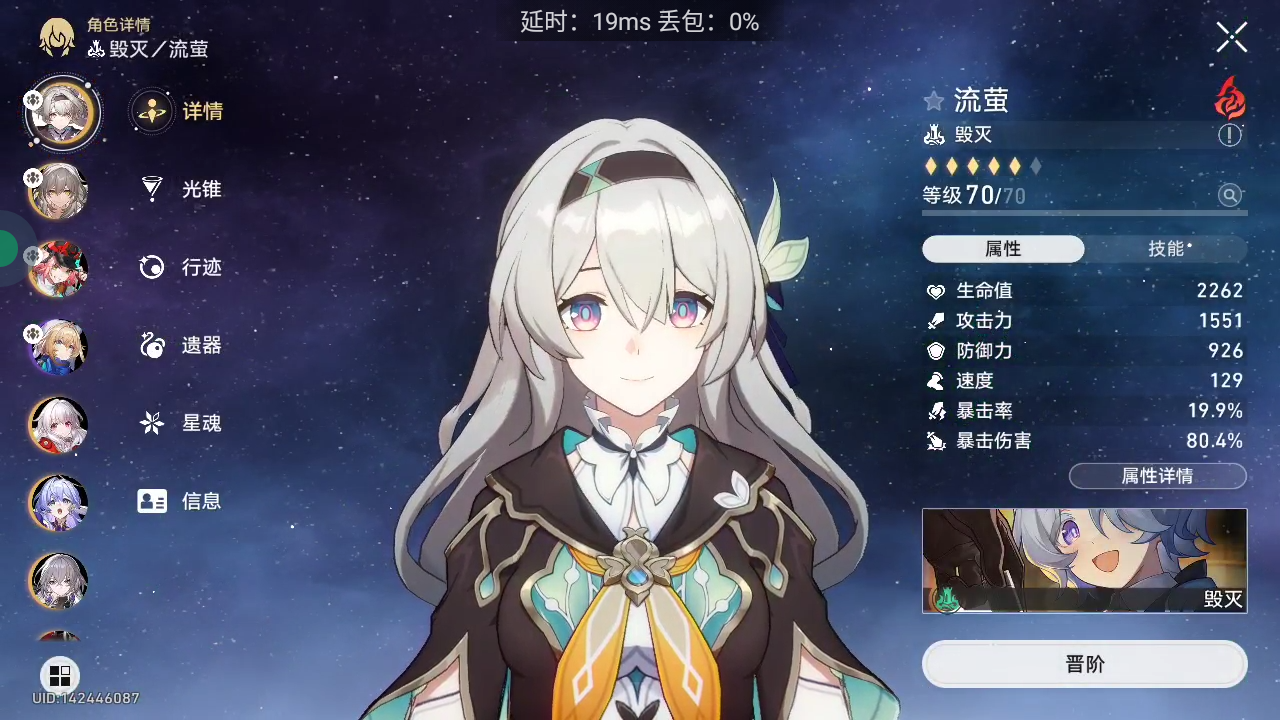Open the 信息 character info menu
1280x720 pixels.
tap(182, 501)
